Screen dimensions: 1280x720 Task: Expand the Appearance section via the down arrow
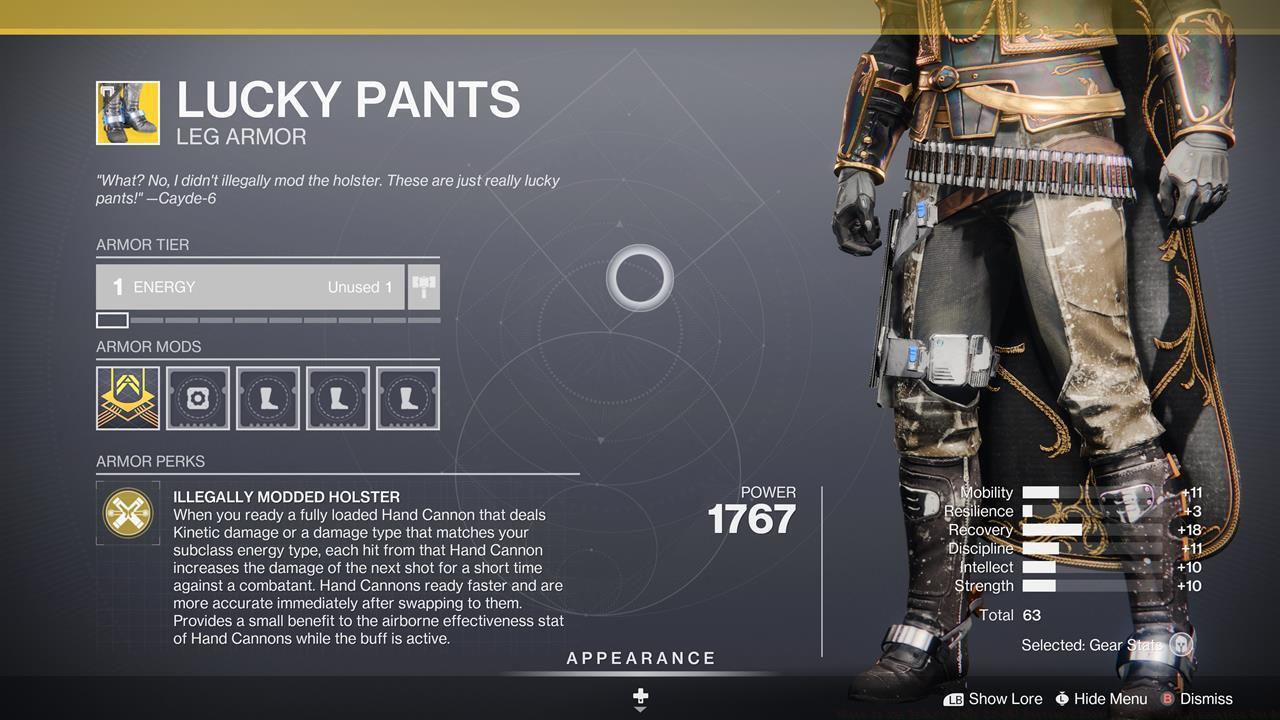[x=639, y=710]
